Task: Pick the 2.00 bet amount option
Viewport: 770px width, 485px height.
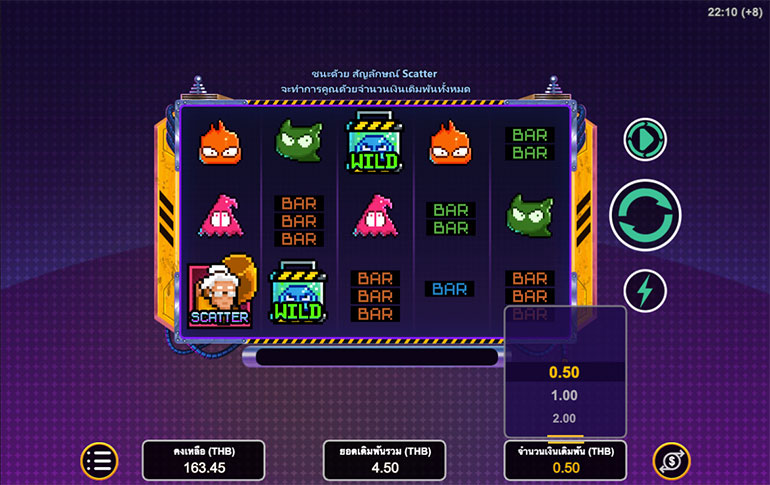Action: 564,418
